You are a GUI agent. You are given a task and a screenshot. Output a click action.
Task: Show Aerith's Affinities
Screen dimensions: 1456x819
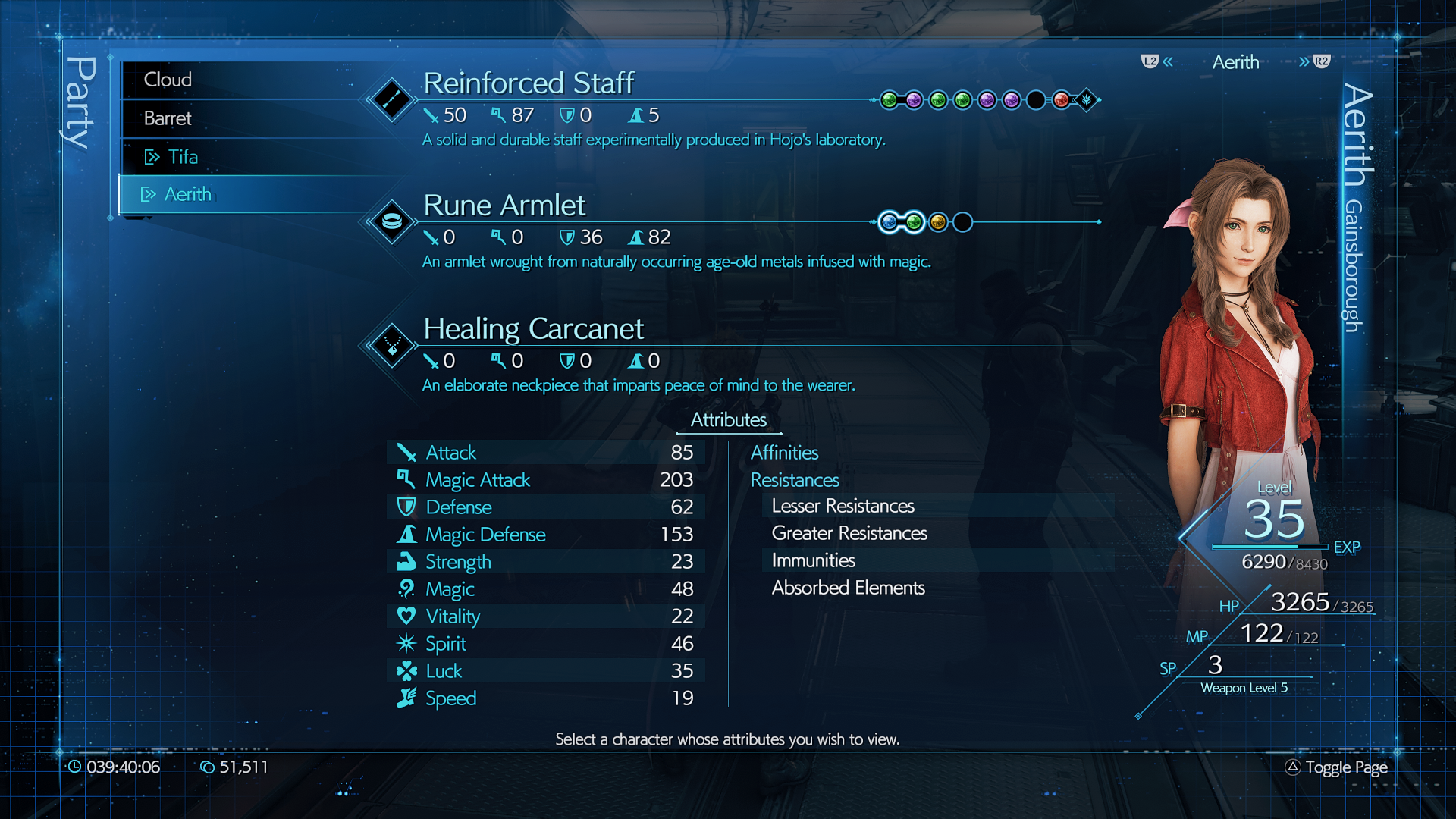[x=784, y=453]
